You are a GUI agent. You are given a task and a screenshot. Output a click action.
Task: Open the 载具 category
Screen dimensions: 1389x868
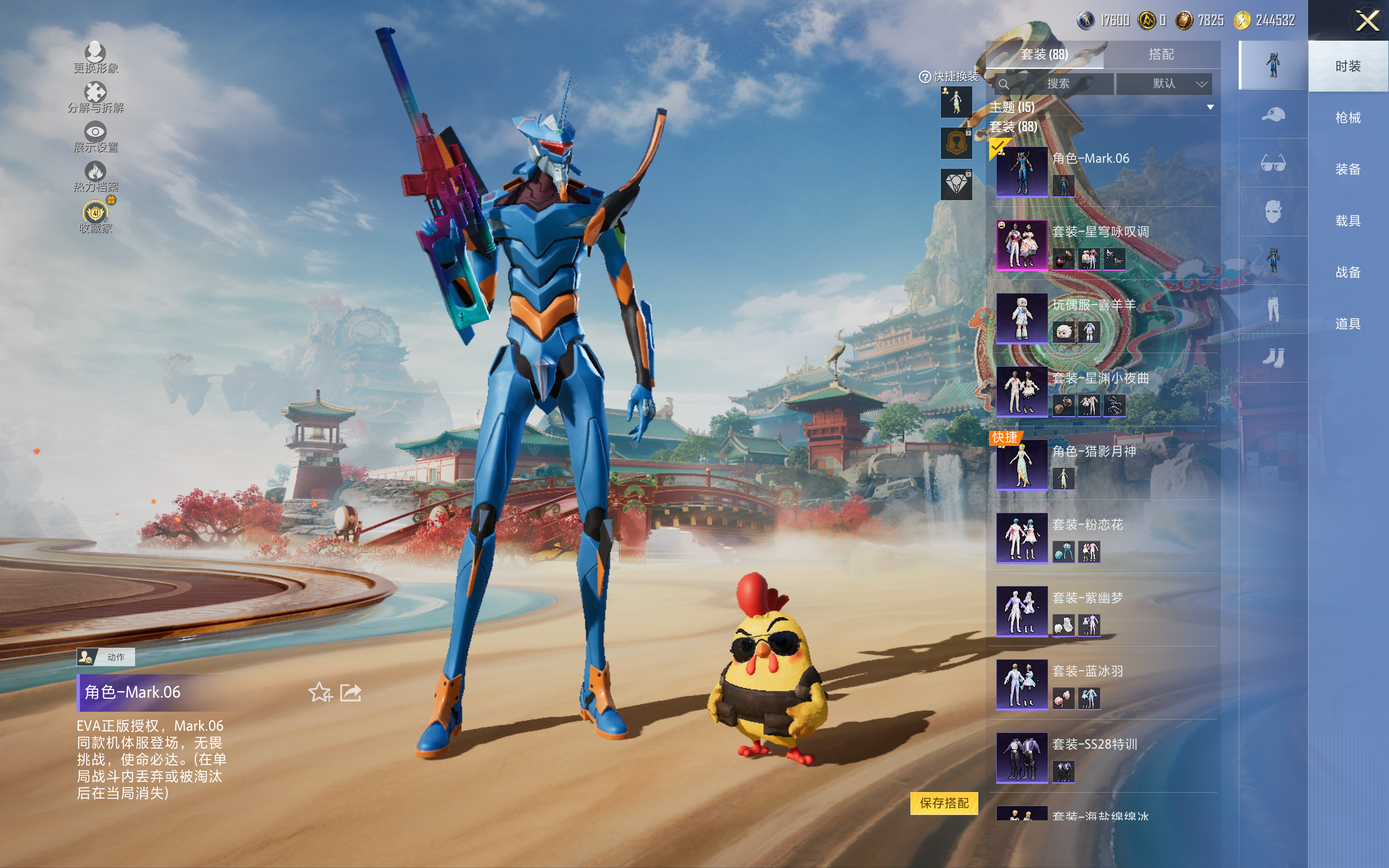[1347, 221]
